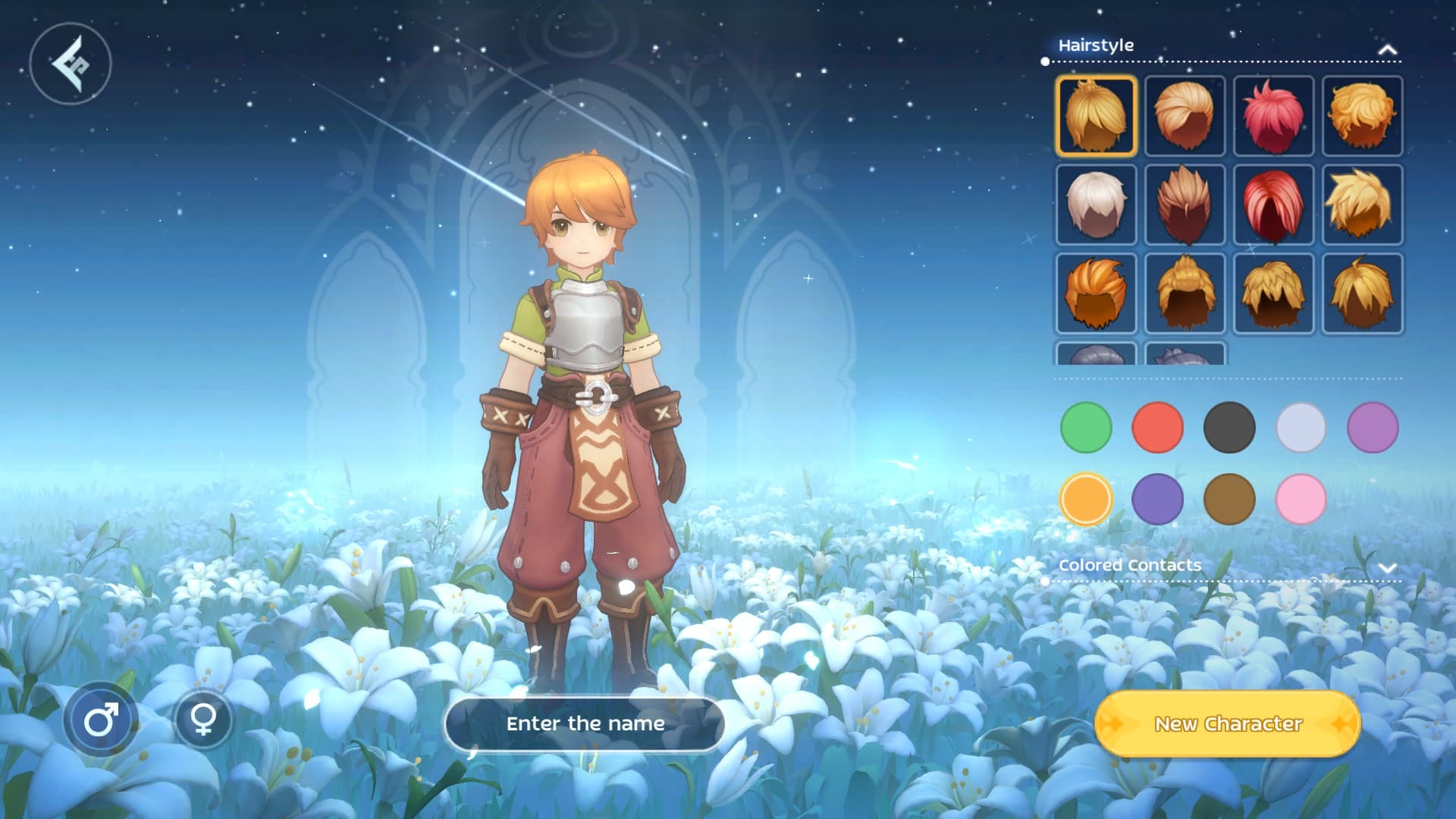
Task: Expand the Colored Contacts section
Action: pos(1387,567)
